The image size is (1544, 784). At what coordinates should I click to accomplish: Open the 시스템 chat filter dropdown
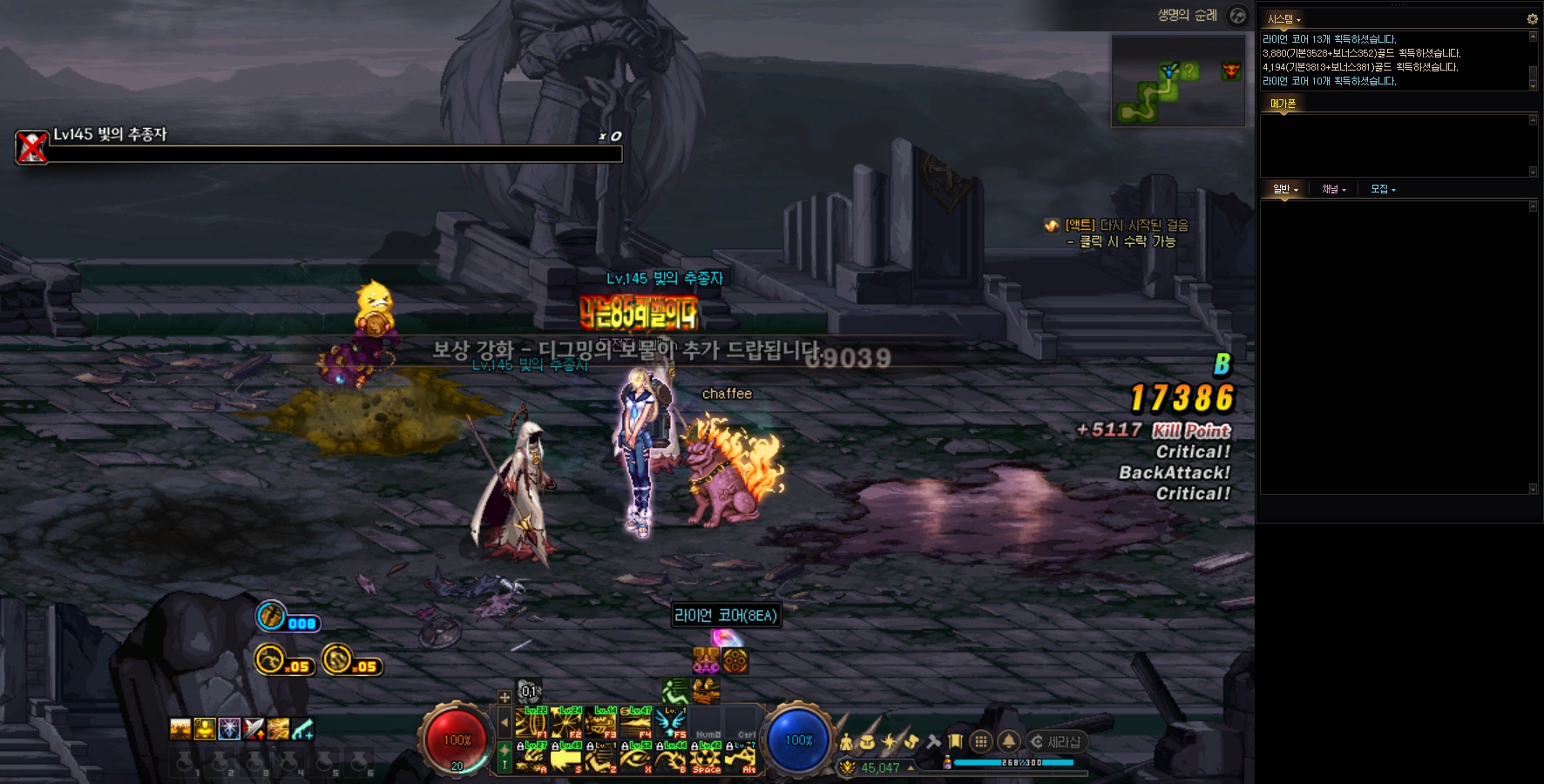click(x=1284, y=19)
